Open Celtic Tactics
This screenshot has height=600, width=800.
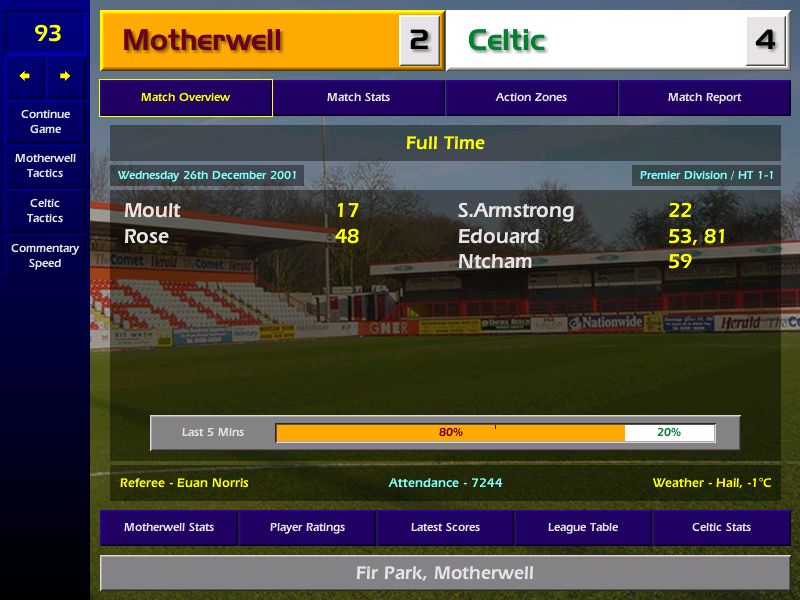click(x=45, y=210)
